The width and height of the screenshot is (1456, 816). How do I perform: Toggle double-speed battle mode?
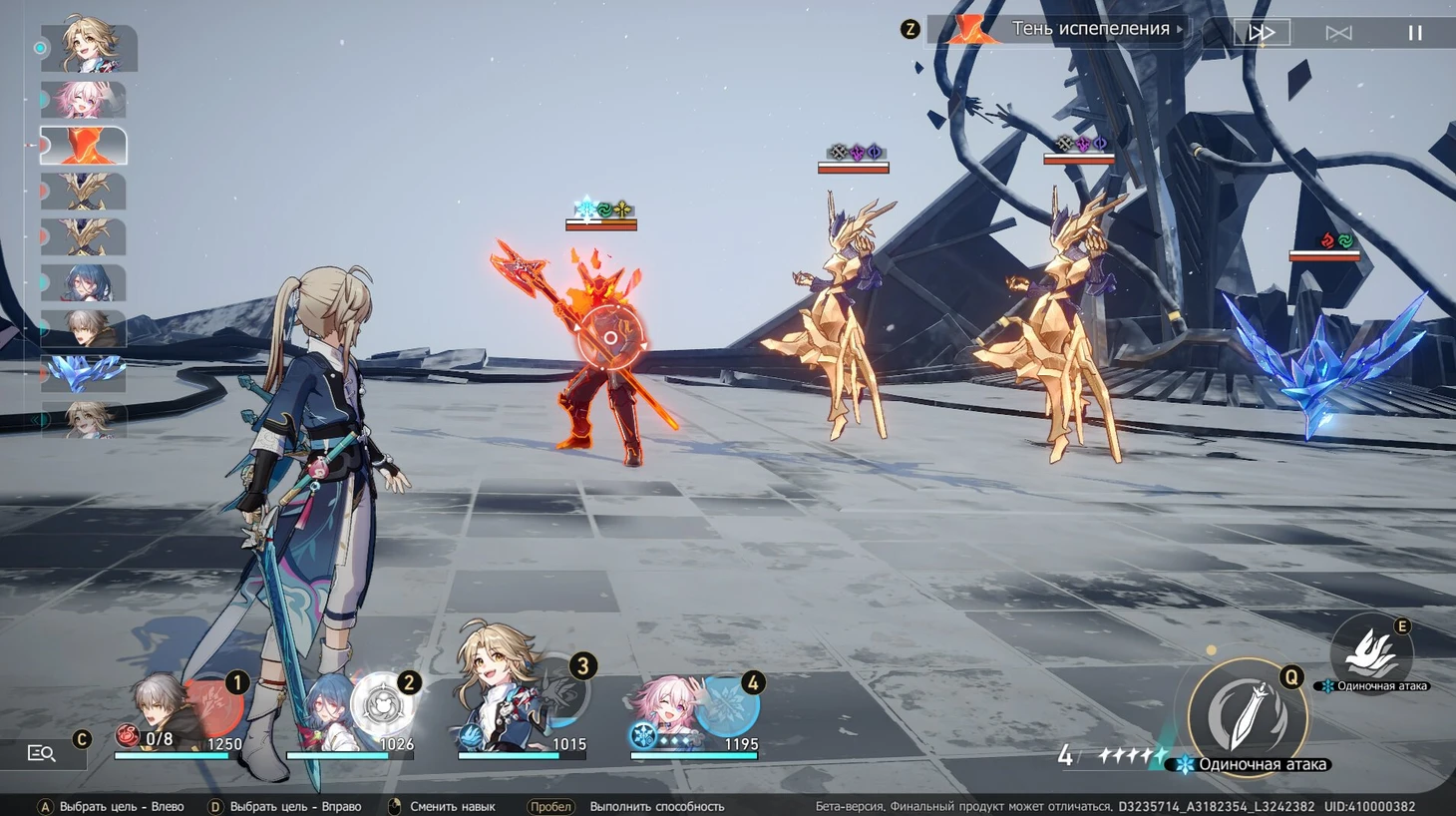(1262, 33)
